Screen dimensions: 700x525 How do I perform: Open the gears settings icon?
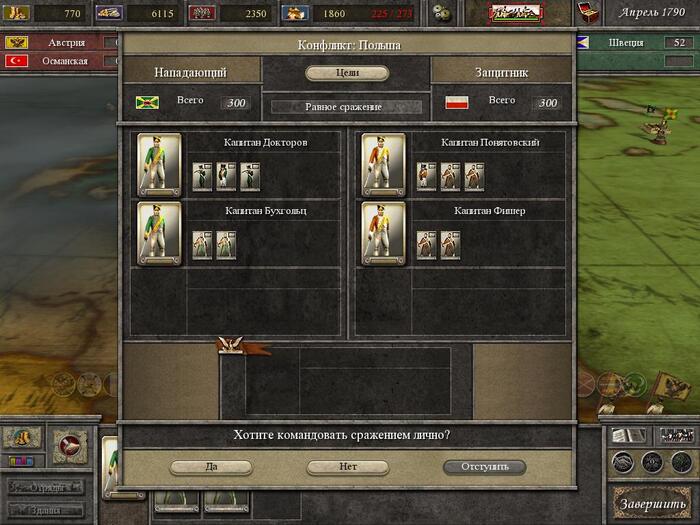click(x=445, y=14)
